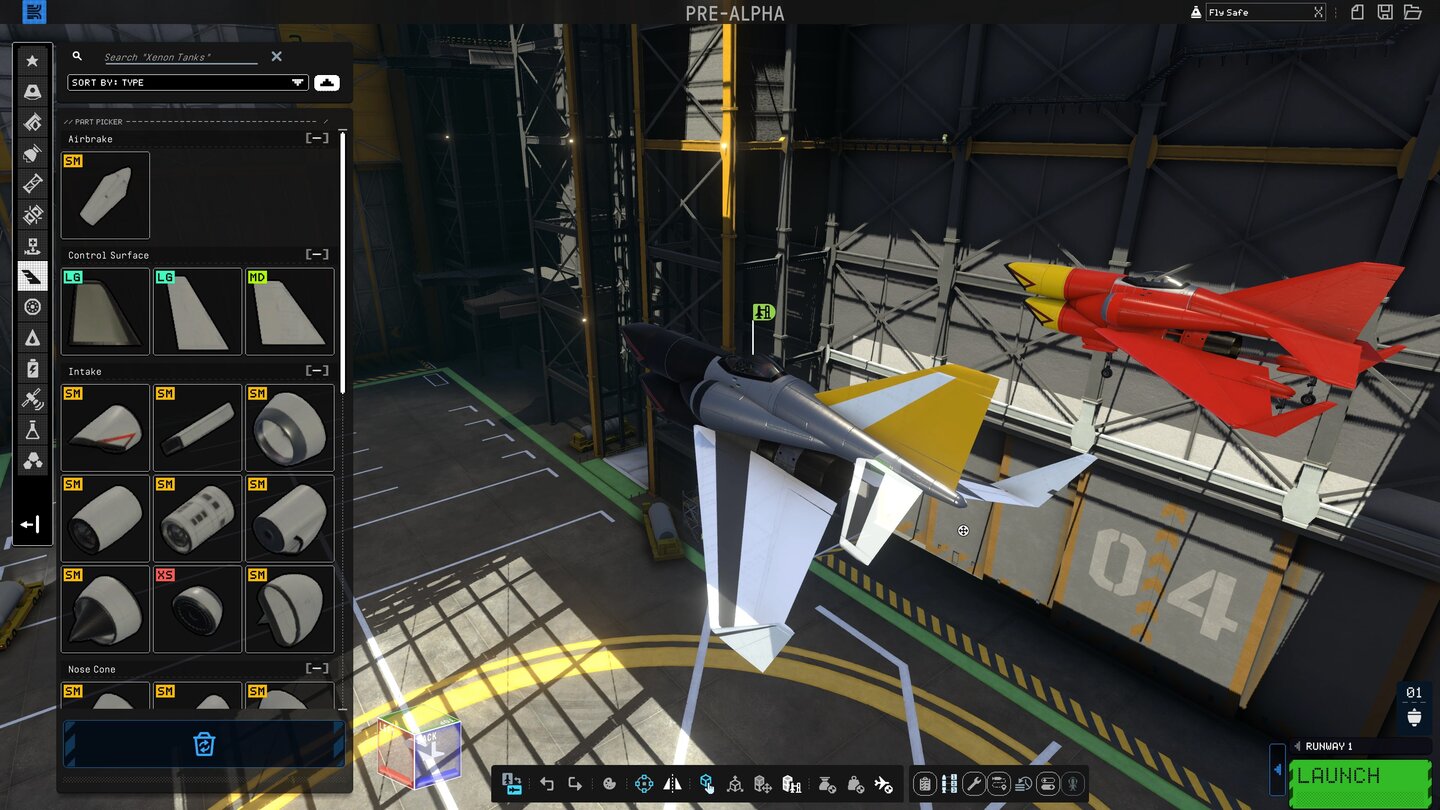Viewport: 1440px width, 810px height.
Task: Open the command pods category in the part picker
Action: click(33, 91)
